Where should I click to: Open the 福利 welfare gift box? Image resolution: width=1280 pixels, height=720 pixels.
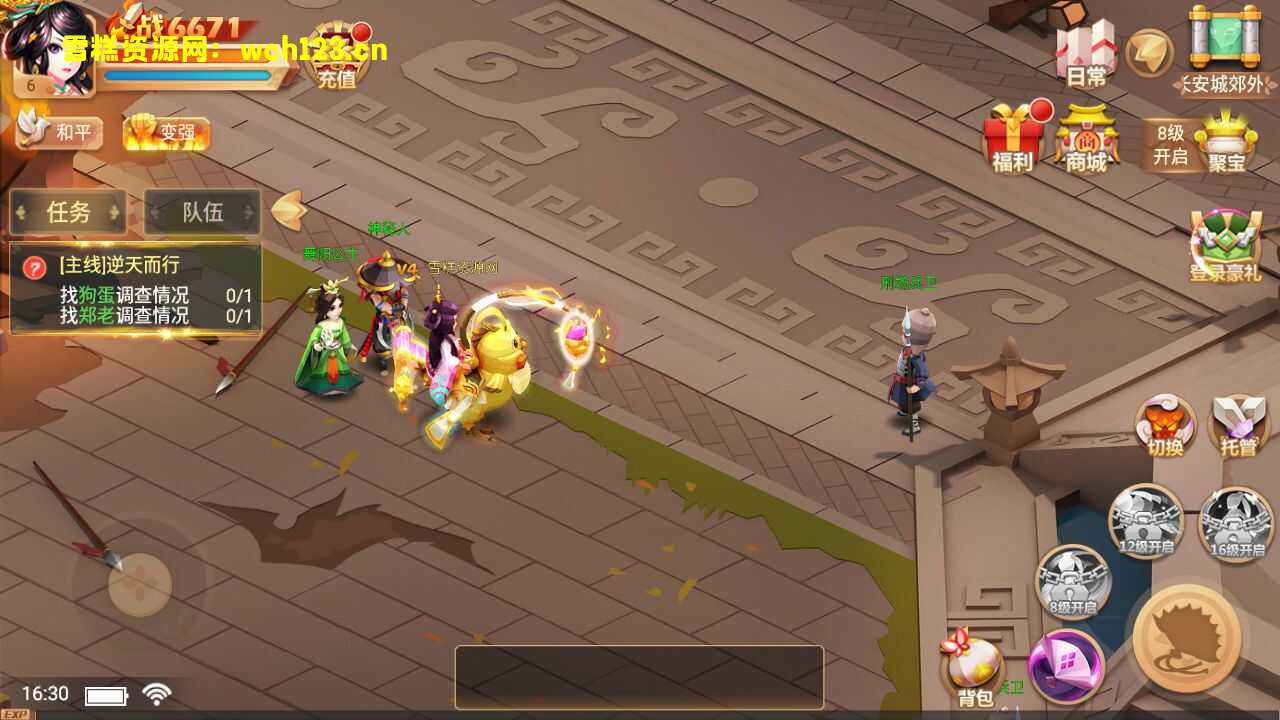click(x=1013, y=138)
